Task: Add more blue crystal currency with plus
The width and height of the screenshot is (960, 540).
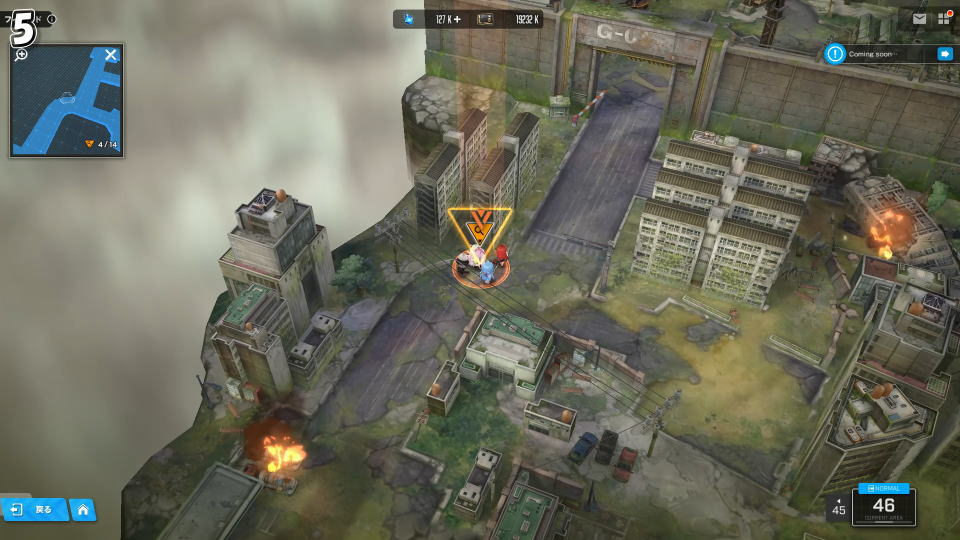Action: (457, 19)
